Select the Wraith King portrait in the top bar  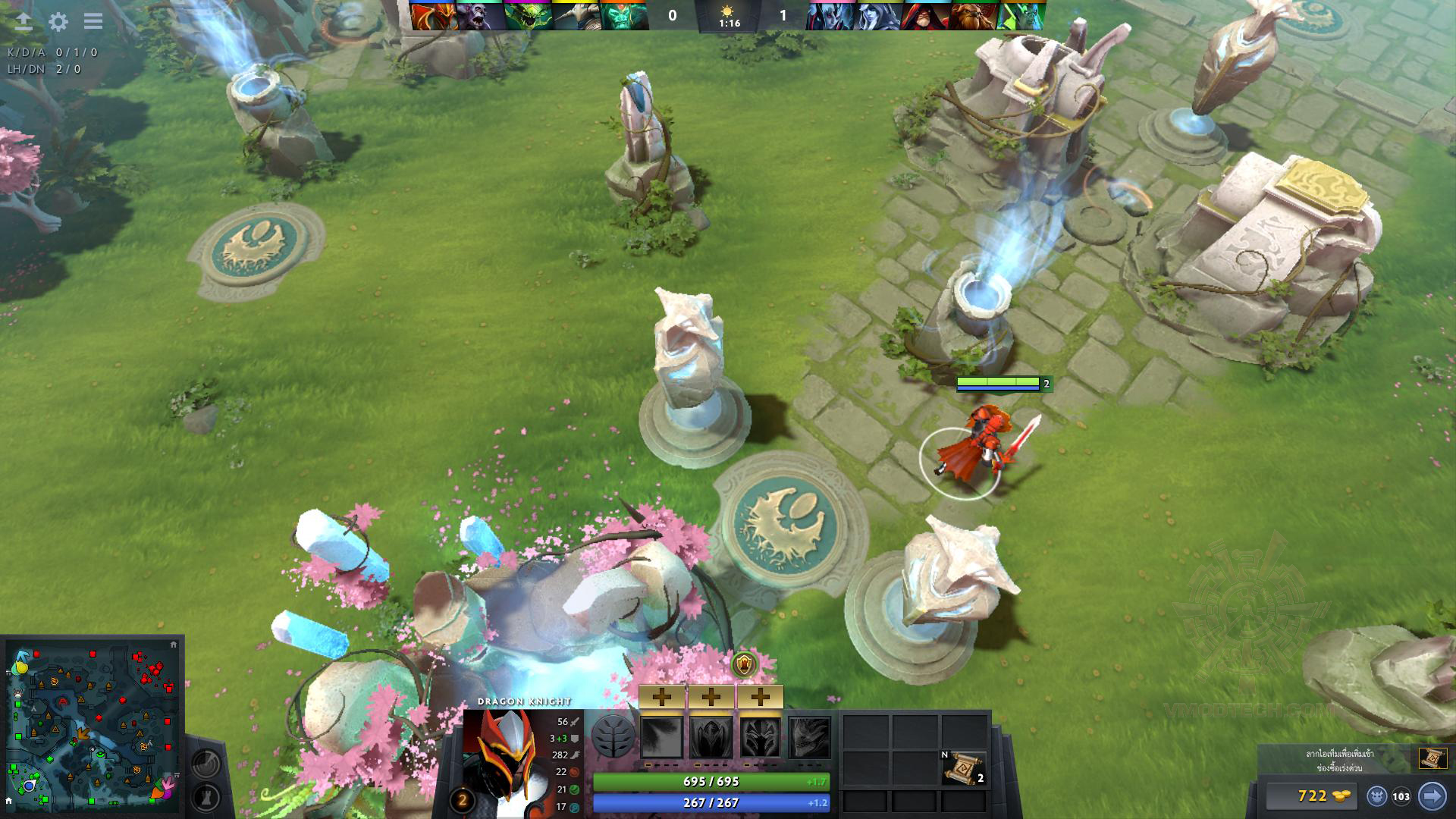point(624,16)
